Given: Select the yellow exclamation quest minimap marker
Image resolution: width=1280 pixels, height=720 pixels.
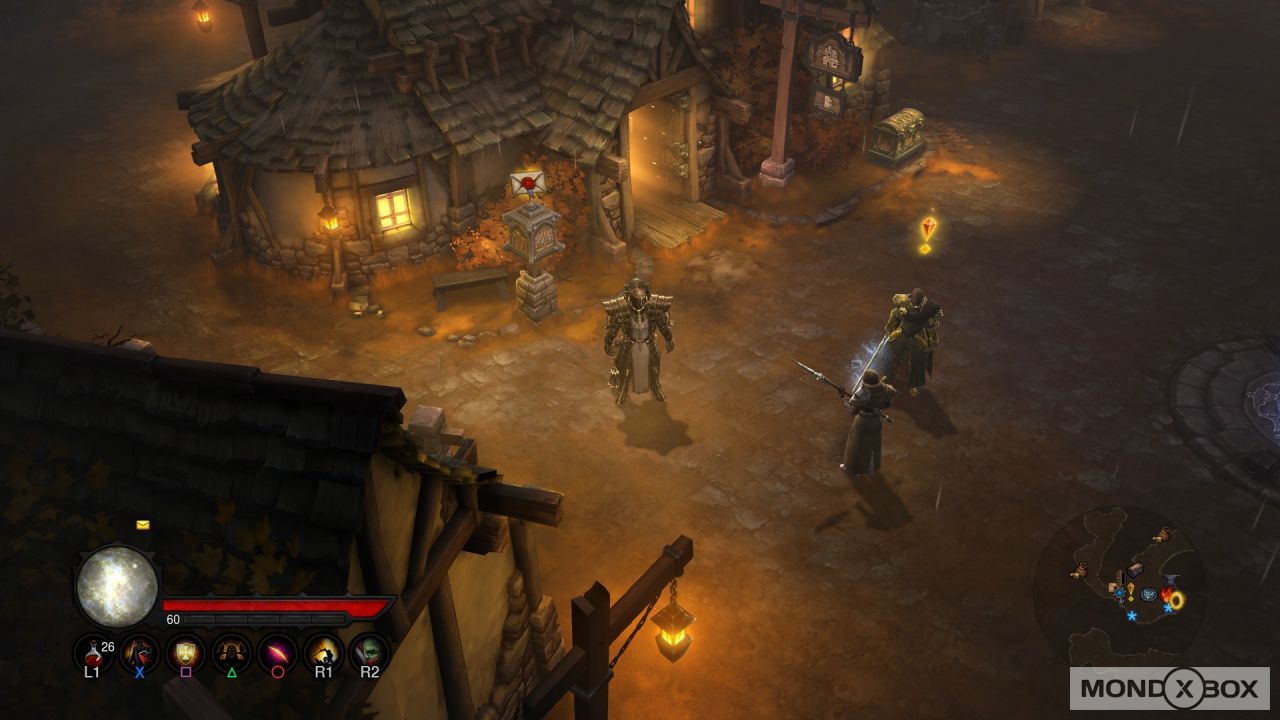Looking at the screenshot, I should (x=1130, y=592).
